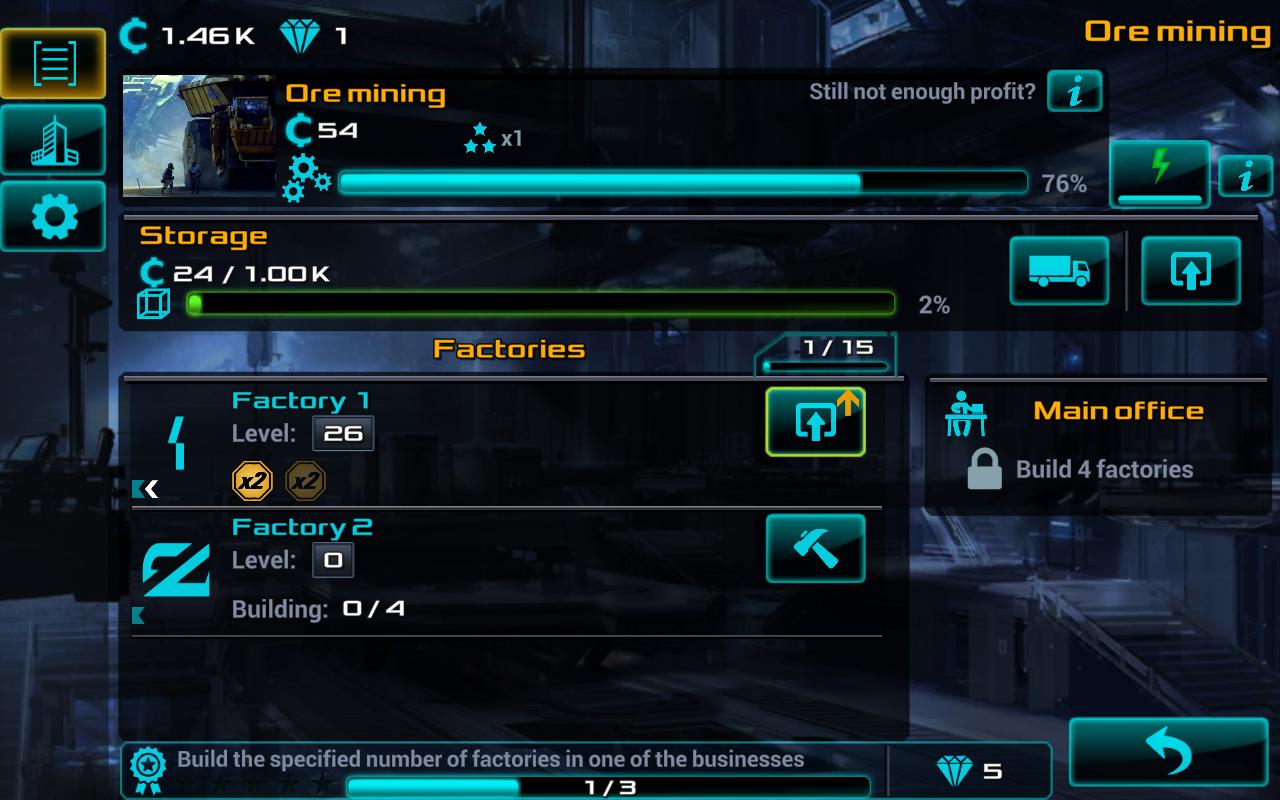Open the list menu tab
This screenshot has height=800, width=1280.
[53, 63]
